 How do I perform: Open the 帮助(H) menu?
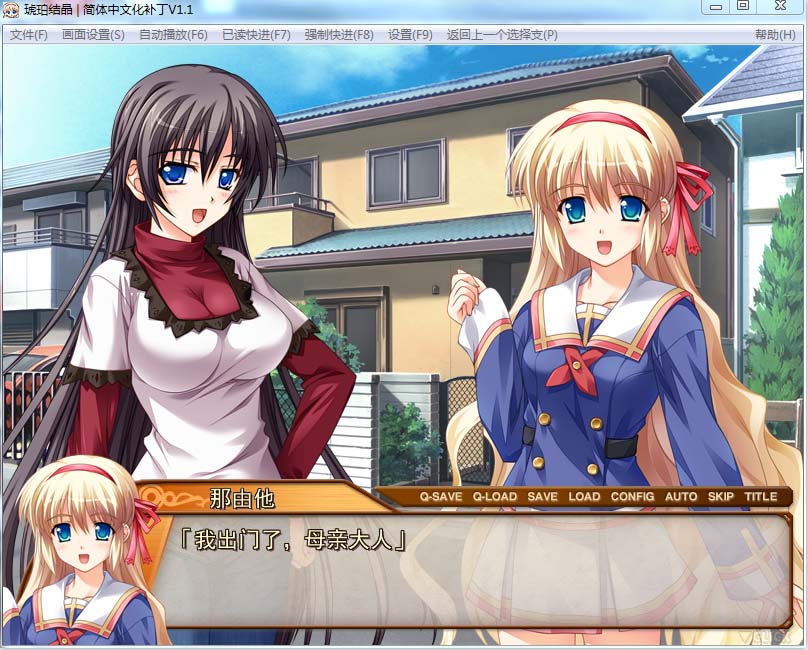point(775,35)
